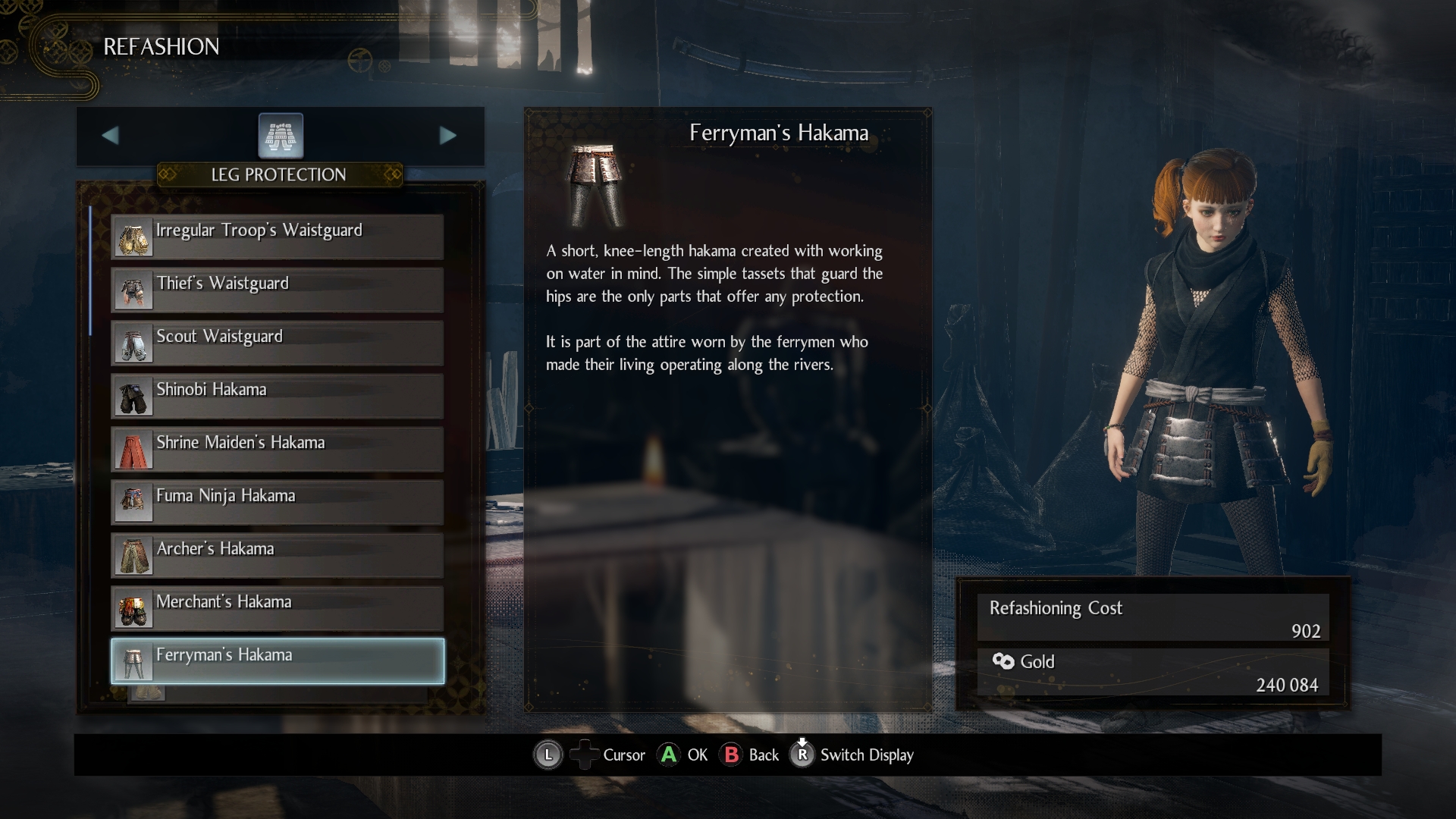Select the Merchant's Hakama entry
Screen dimensions: 1456x819
278,609
